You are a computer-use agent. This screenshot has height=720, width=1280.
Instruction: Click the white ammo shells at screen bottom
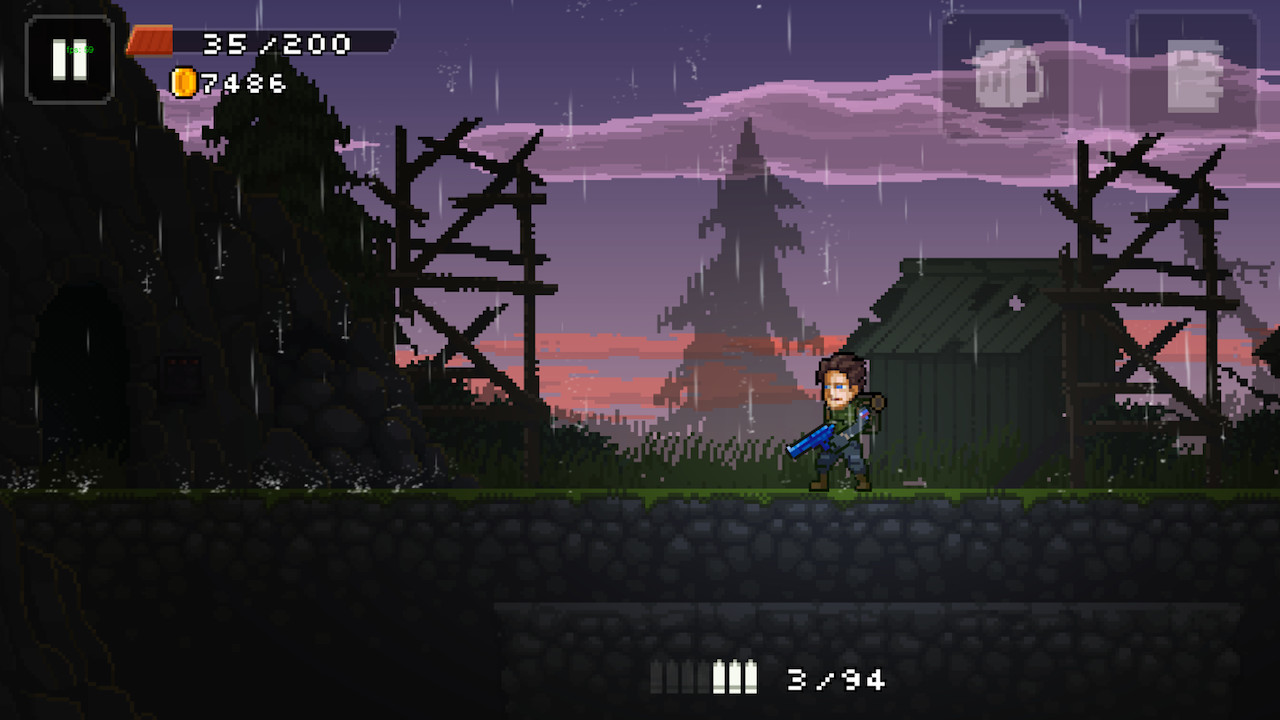[735, 679]
